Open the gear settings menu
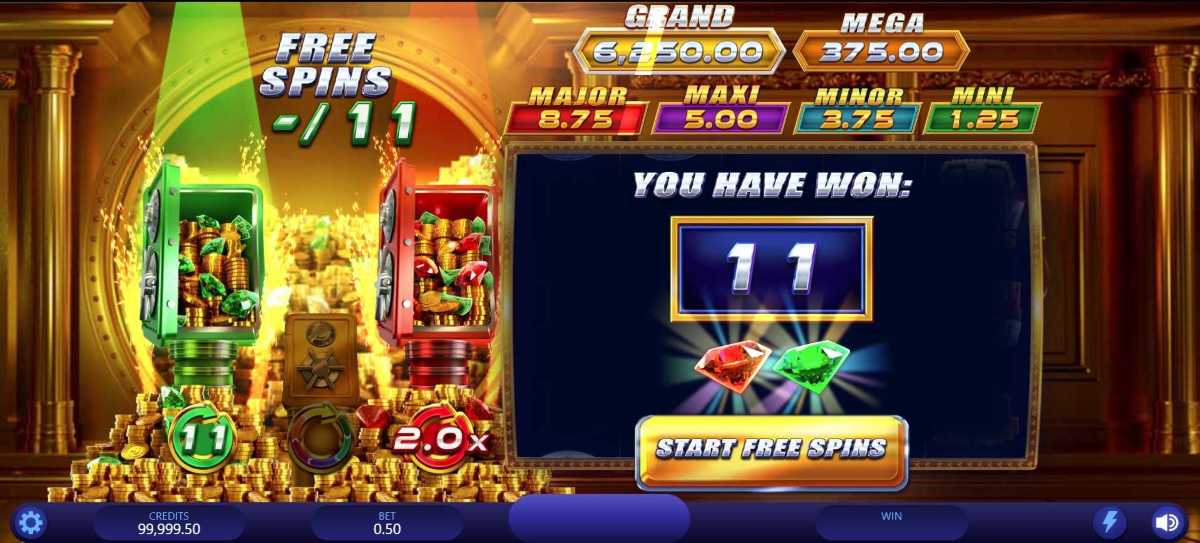The image size is (1200, 543). pyautogui.click(x=31, y=522)
